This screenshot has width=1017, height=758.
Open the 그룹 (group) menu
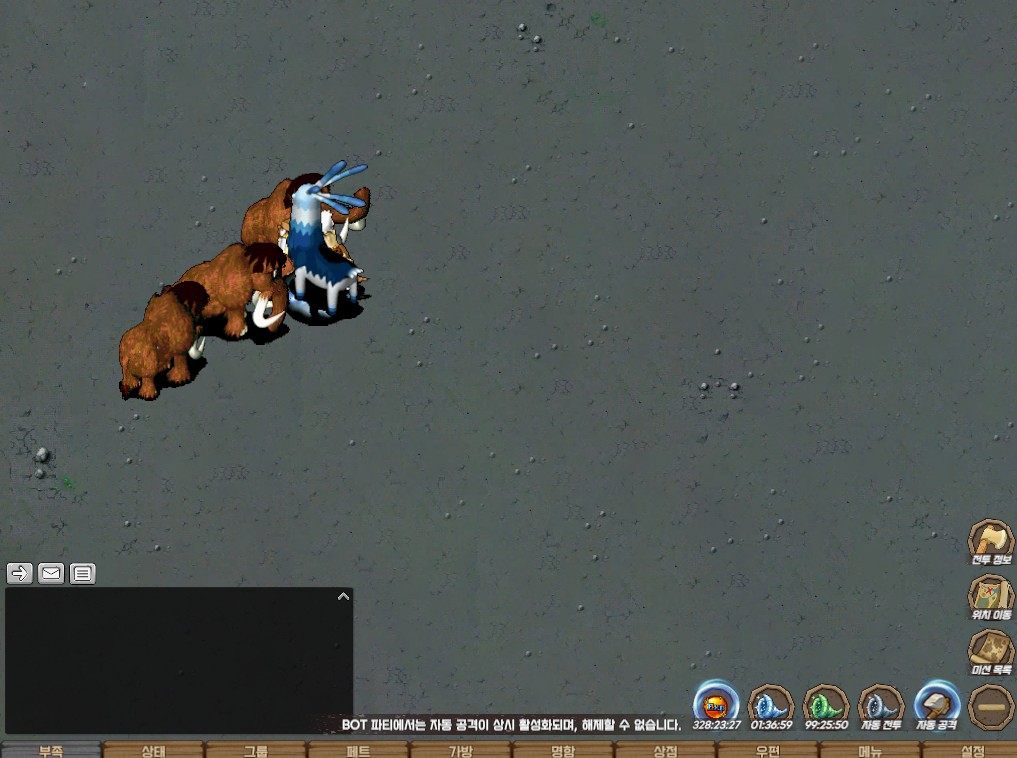tap(256, 750)
